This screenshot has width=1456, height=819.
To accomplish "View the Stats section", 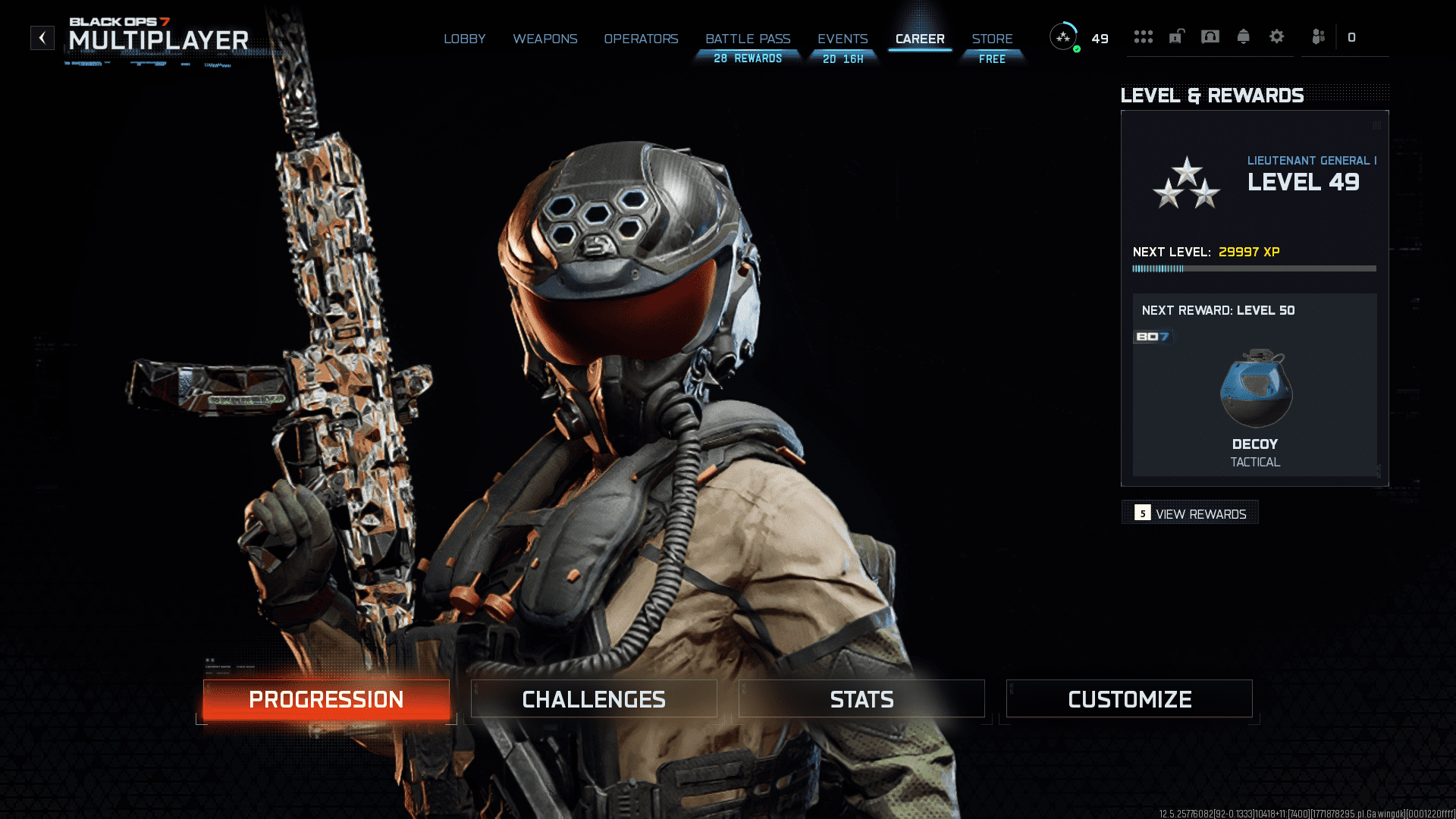I will tap(861, 699).
